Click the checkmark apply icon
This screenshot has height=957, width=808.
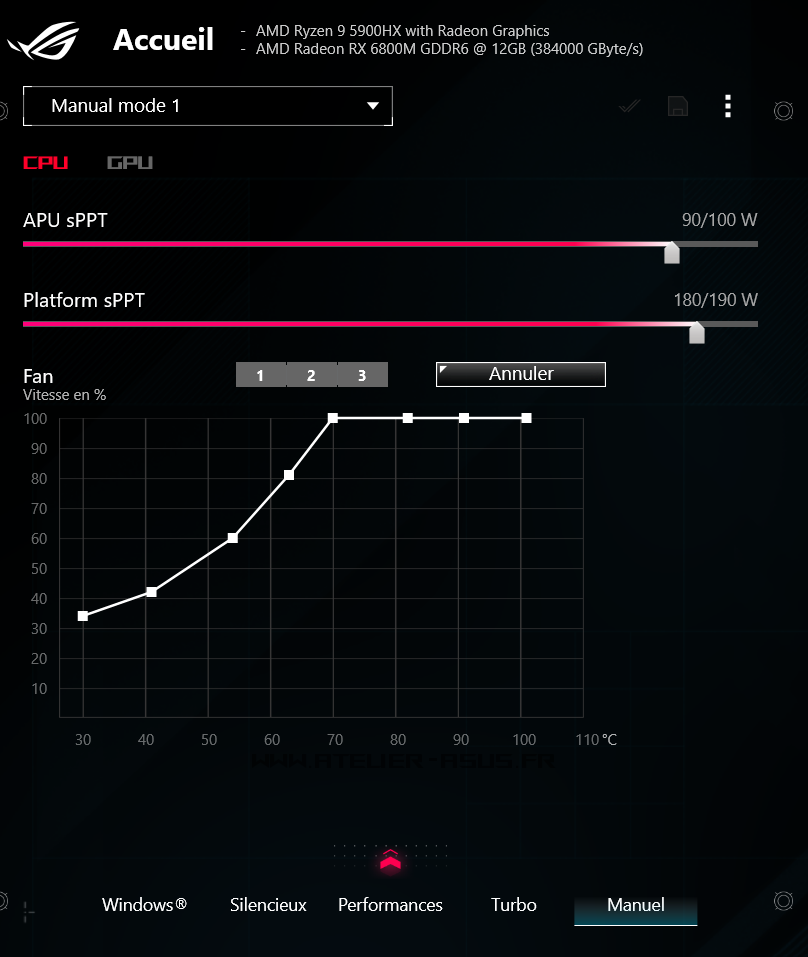click(629, 106)
